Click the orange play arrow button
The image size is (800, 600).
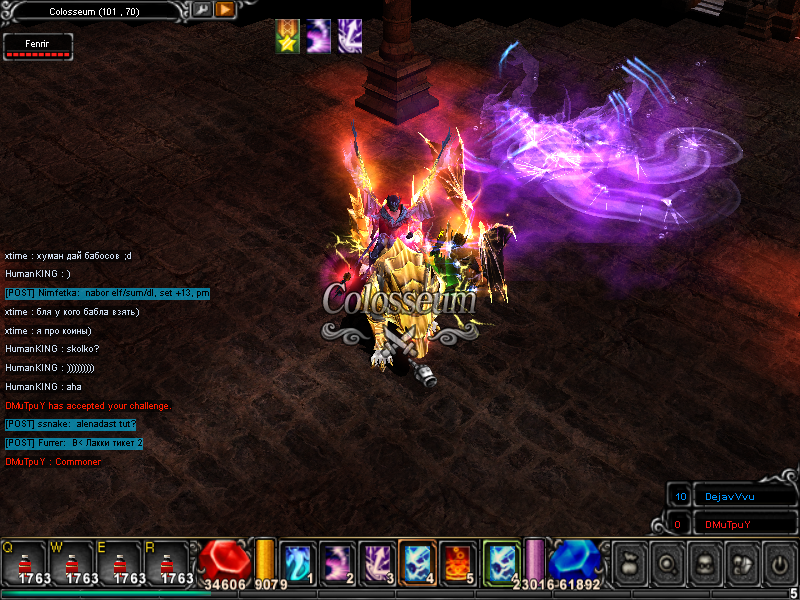225,10
